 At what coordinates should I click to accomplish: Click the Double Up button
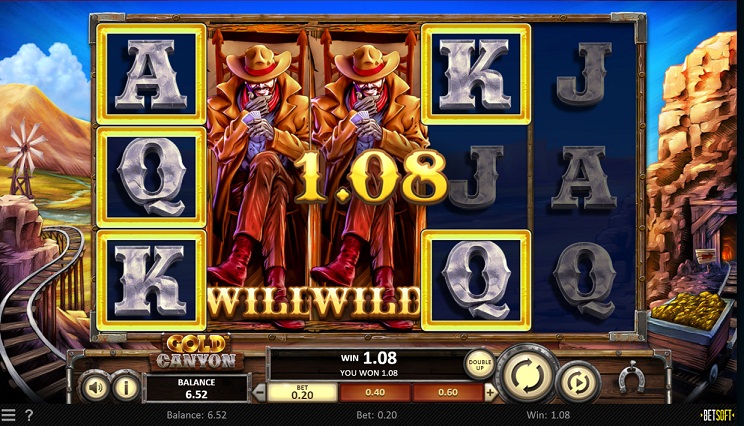pos(480,365)
